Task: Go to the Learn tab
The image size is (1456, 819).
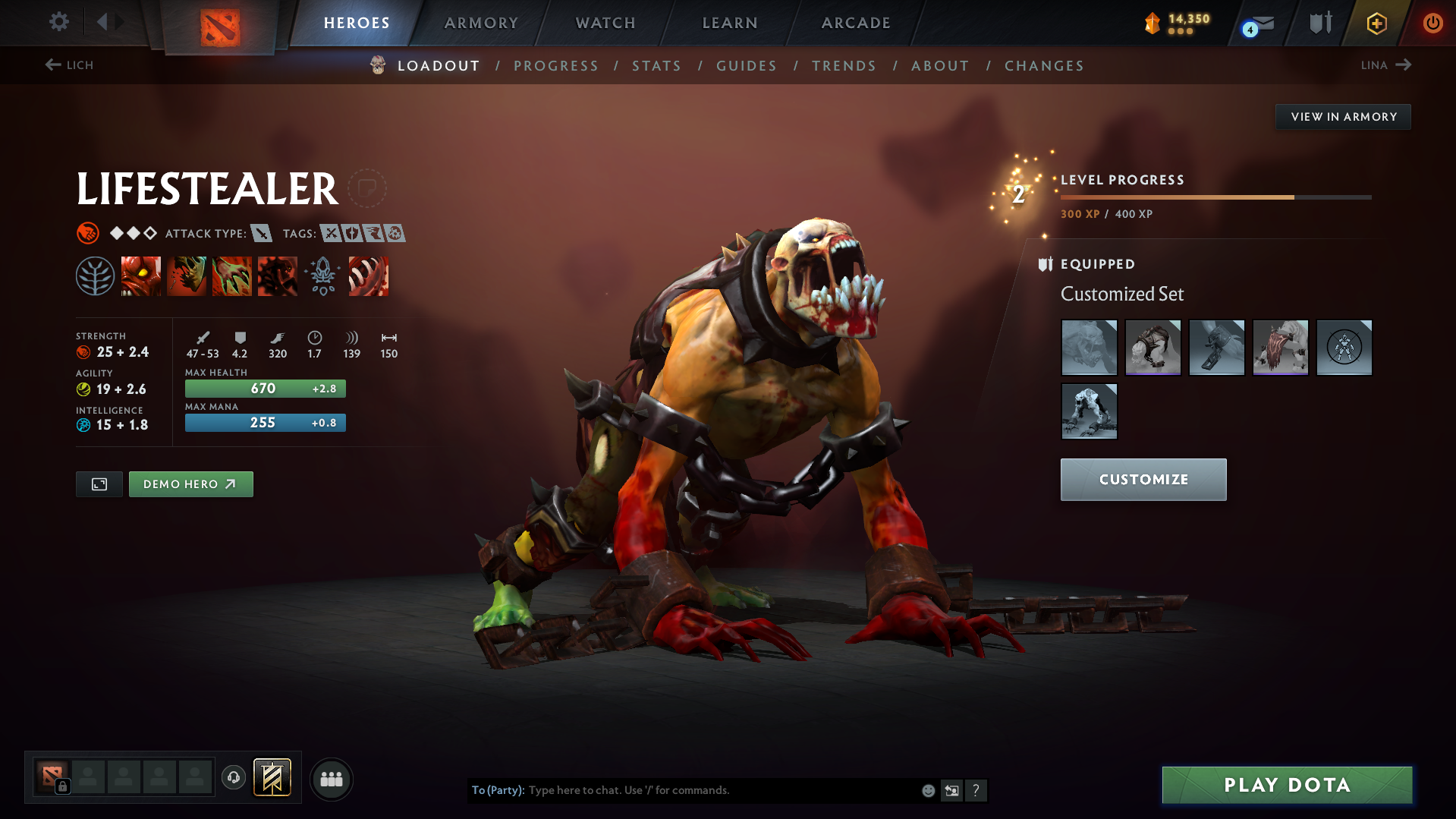Action: tap(730, 23)
